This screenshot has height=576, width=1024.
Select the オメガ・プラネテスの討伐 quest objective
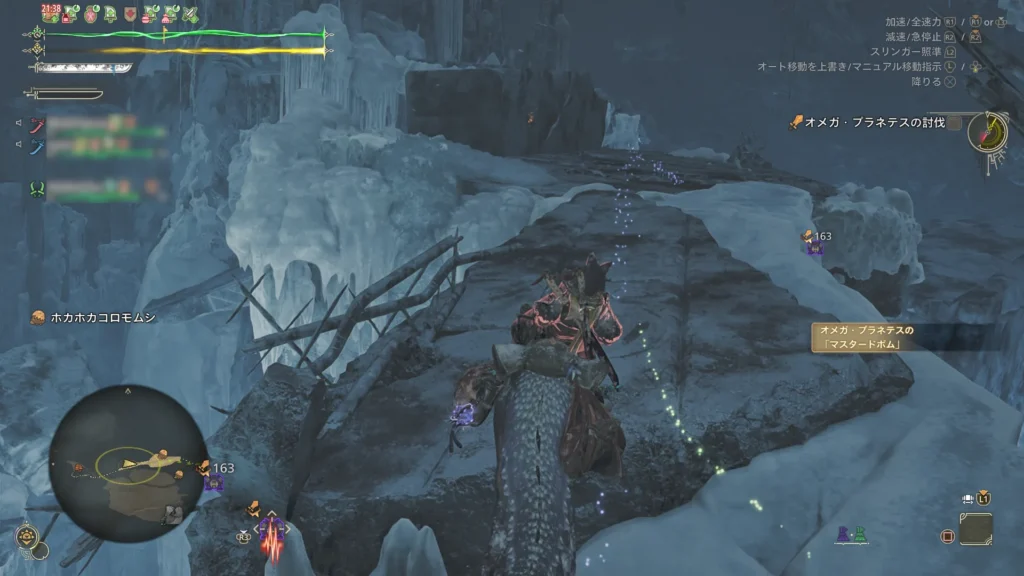pos(867,123)
